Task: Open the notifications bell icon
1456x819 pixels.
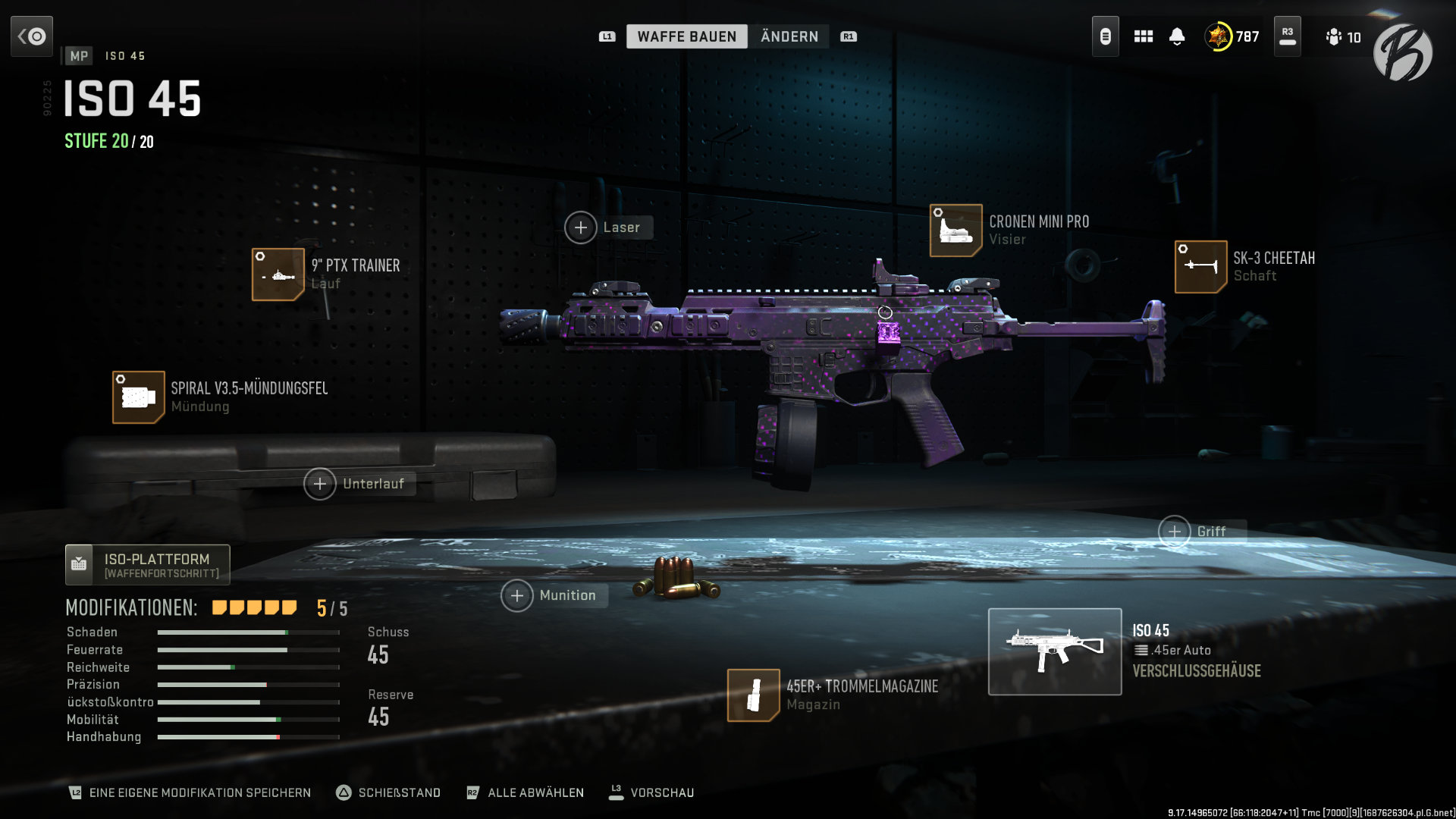Action: coord(1178,36)
